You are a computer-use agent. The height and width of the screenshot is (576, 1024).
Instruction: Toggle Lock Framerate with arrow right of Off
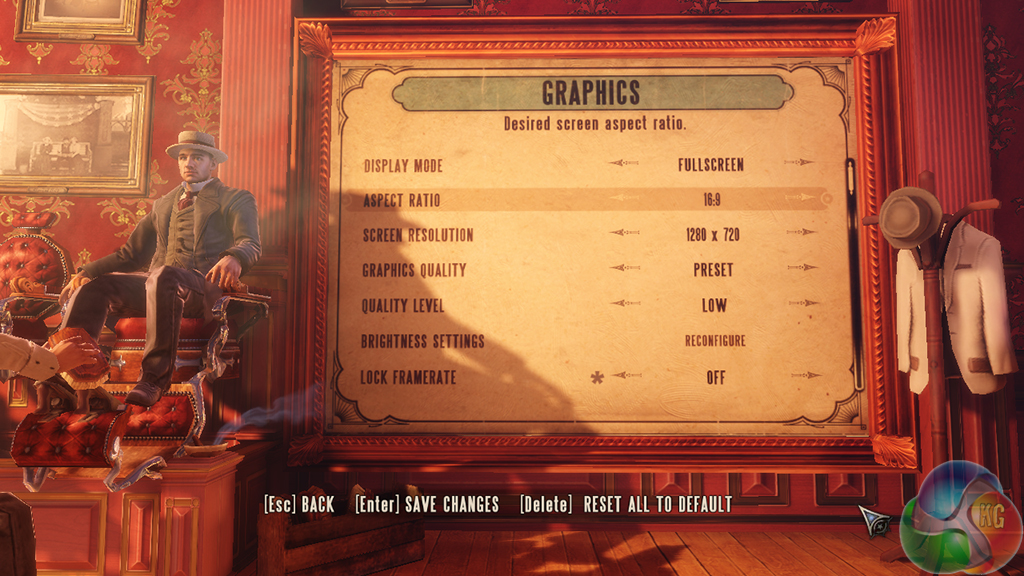pyautogui.click(x=804, y=376)
